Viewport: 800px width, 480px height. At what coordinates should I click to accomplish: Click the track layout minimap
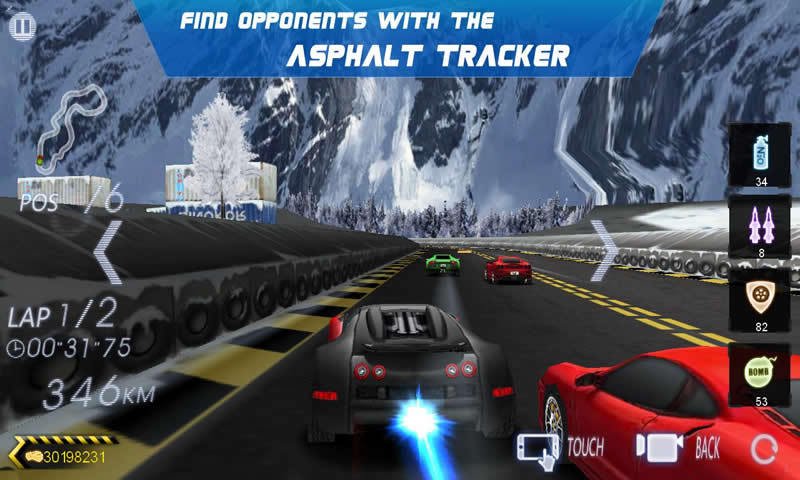[x=70, y=125]
